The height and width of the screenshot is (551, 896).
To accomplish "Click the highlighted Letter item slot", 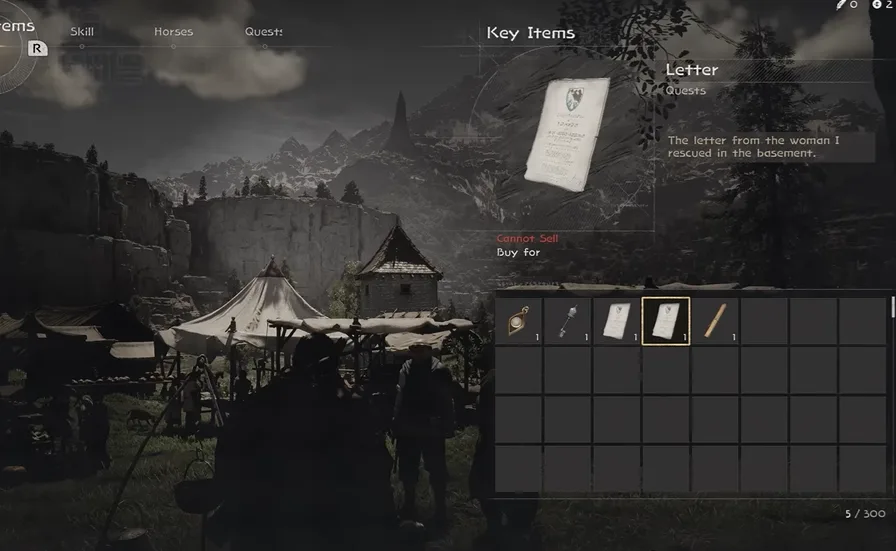I will tap(666, 321).
